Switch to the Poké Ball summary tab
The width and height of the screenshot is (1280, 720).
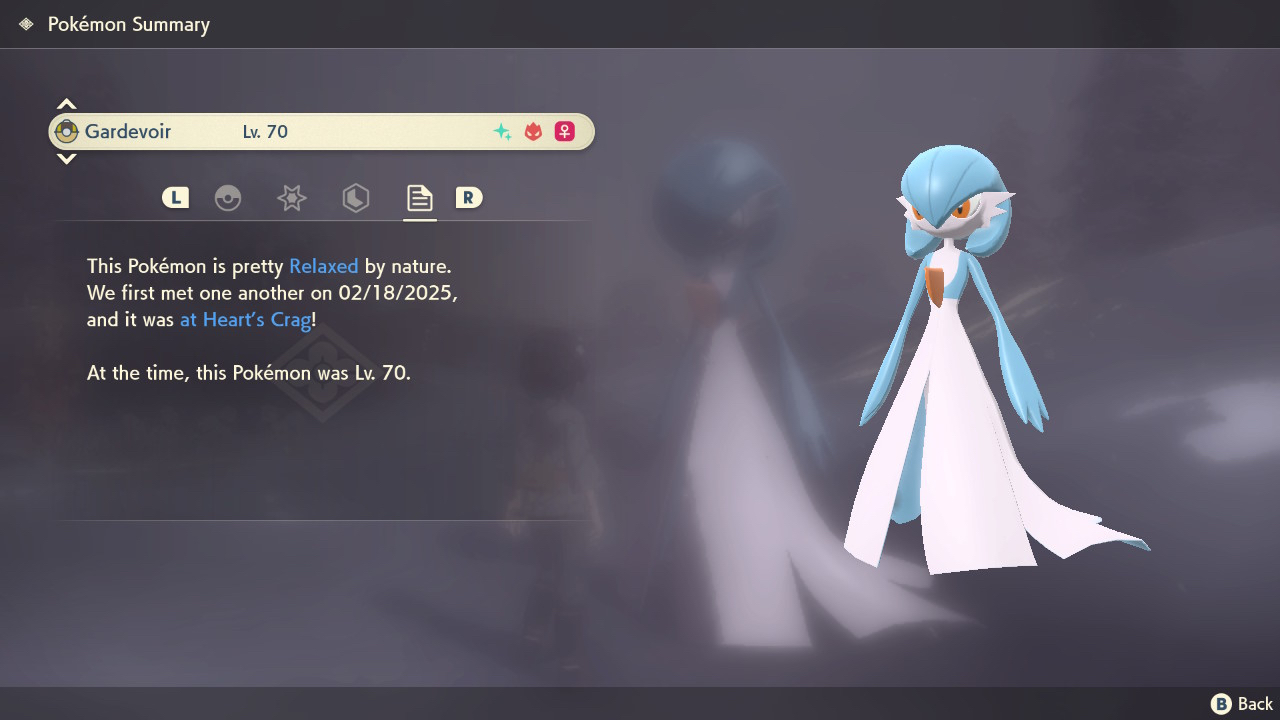tap(228, 198)
